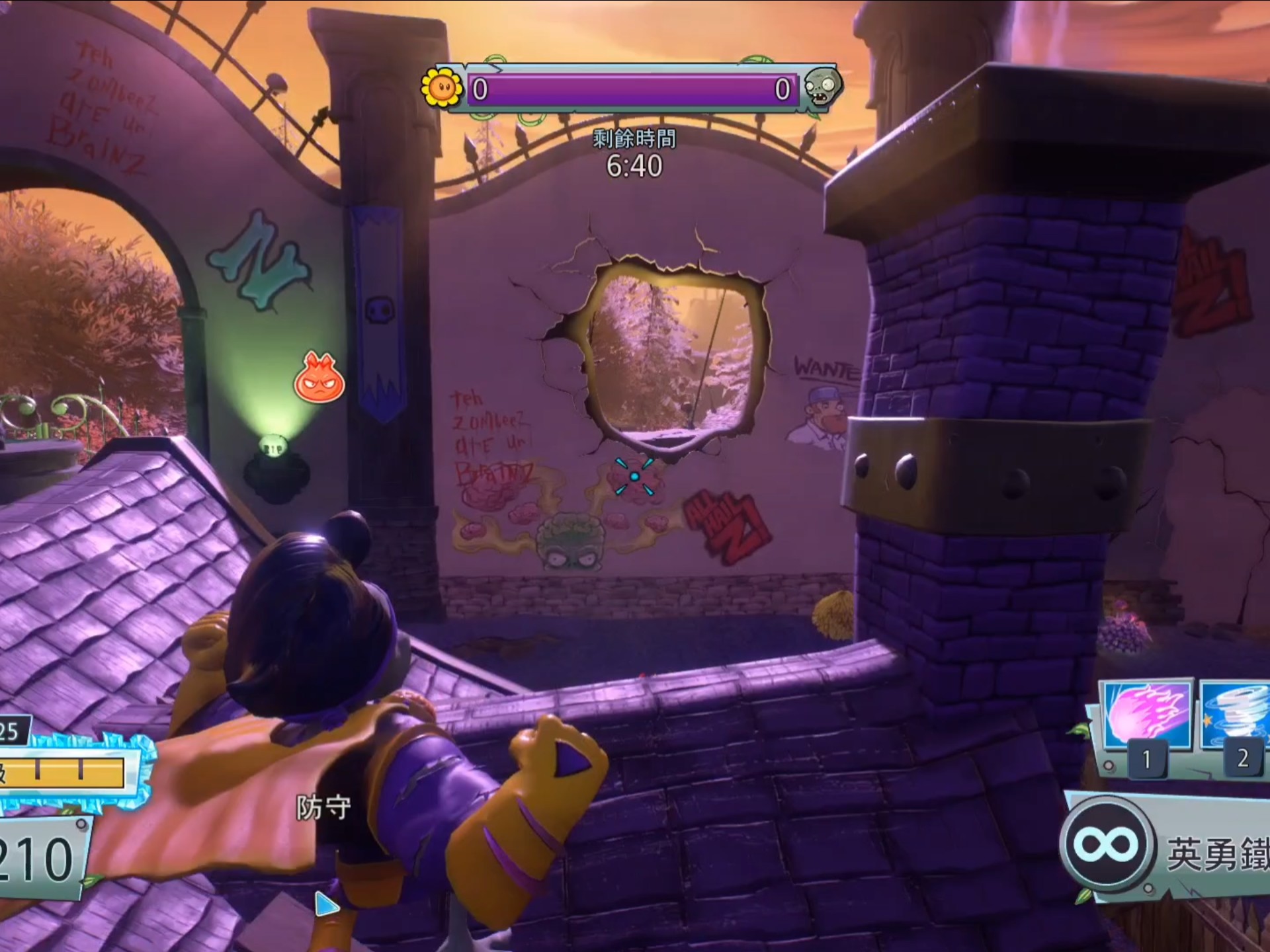Select the infinity-ammo primary weapon icon
1270x952 pixels.
pyautogui.click(x=1107, y=844)
